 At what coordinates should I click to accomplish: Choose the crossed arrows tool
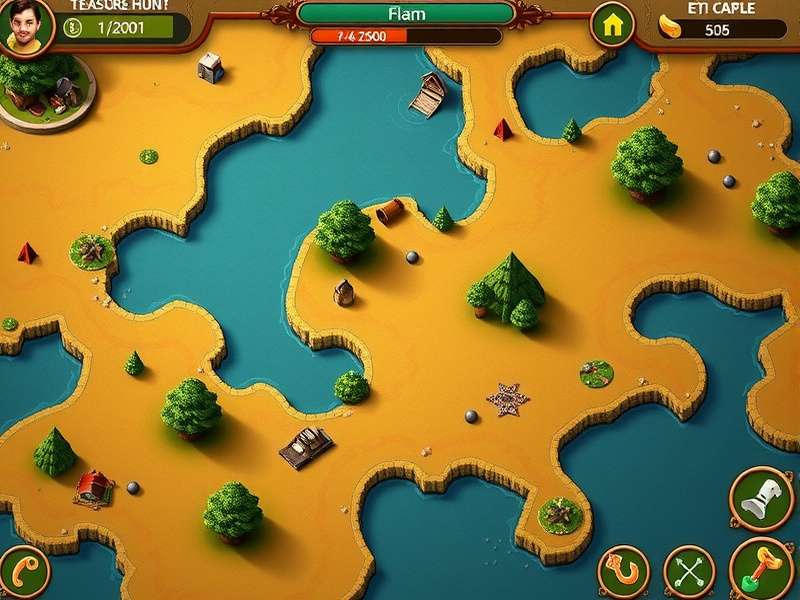[x=689, y=572]
